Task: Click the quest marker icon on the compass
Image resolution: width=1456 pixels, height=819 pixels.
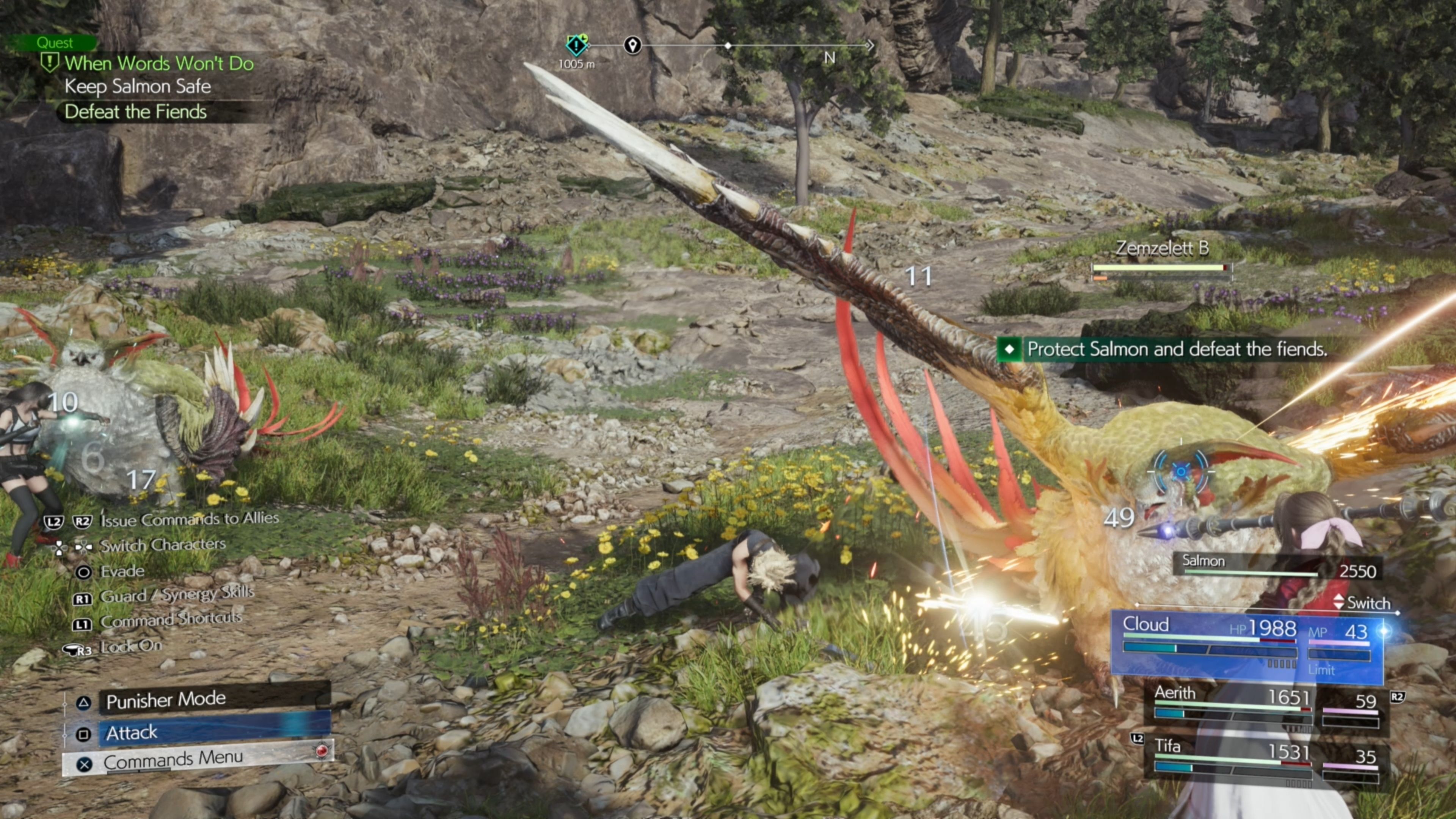Action: [576, 45]
